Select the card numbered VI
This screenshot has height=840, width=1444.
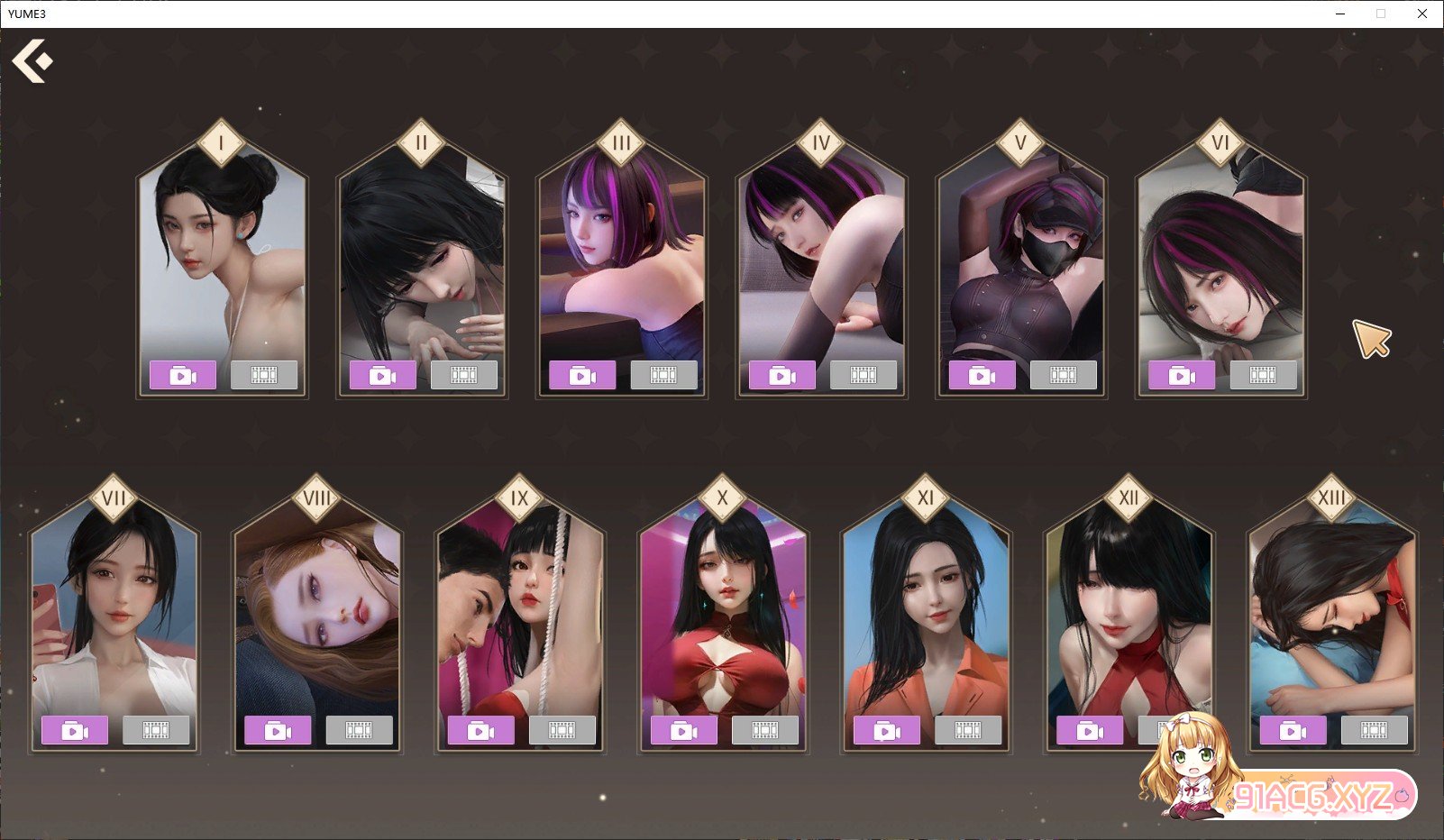click(x=1220, y=261)
